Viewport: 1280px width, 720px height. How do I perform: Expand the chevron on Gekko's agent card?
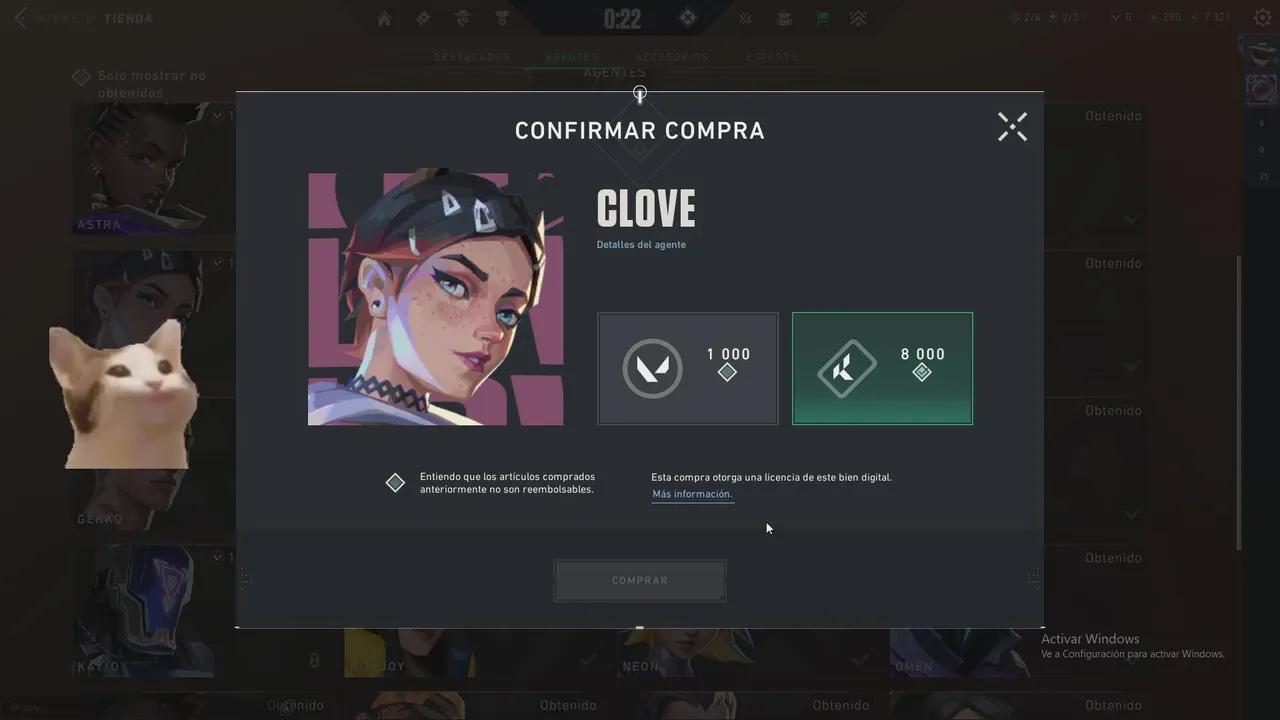click(x=217, y=262)
